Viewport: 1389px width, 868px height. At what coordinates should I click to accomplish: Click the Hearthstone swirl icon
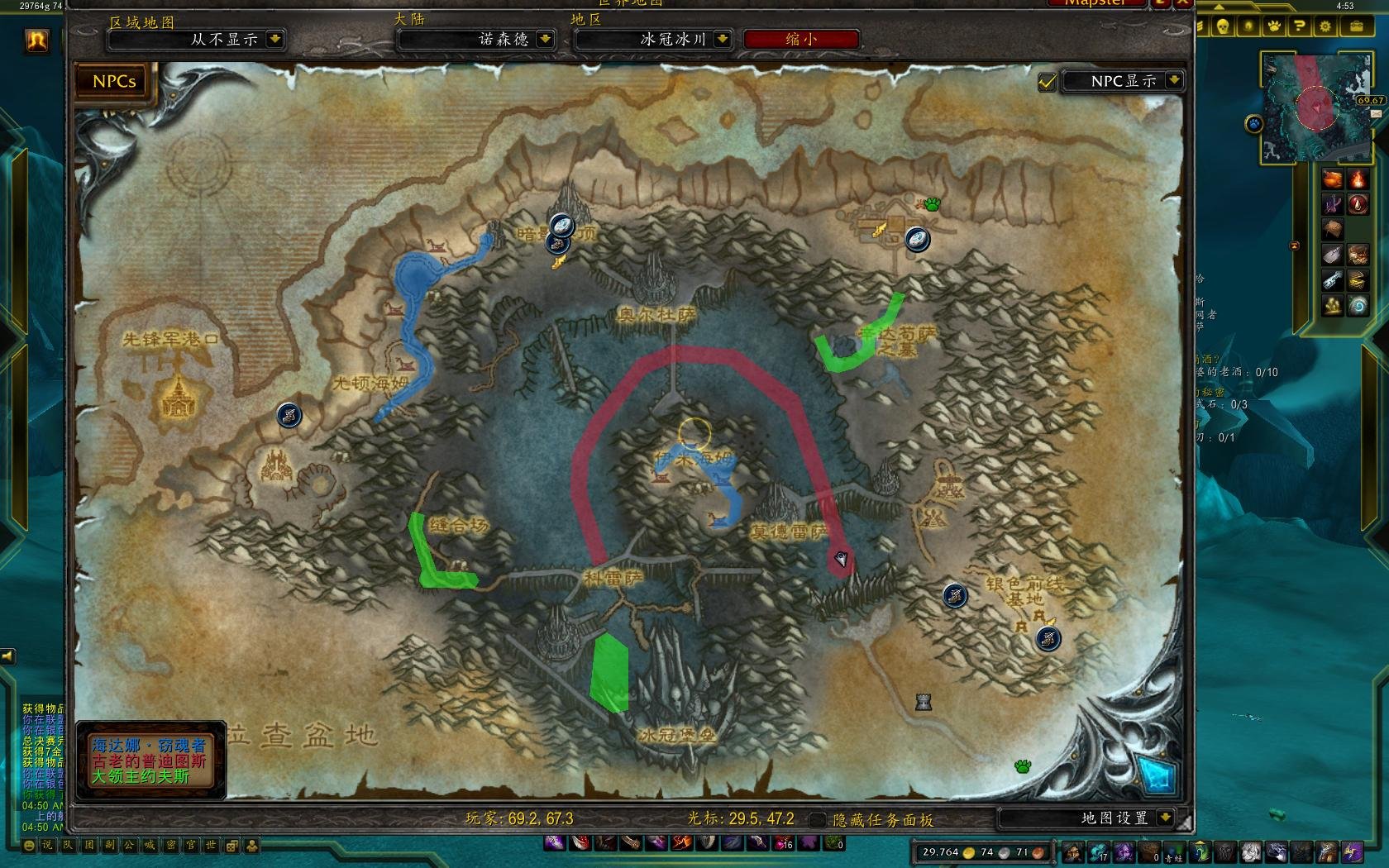tap(1358, 307)
